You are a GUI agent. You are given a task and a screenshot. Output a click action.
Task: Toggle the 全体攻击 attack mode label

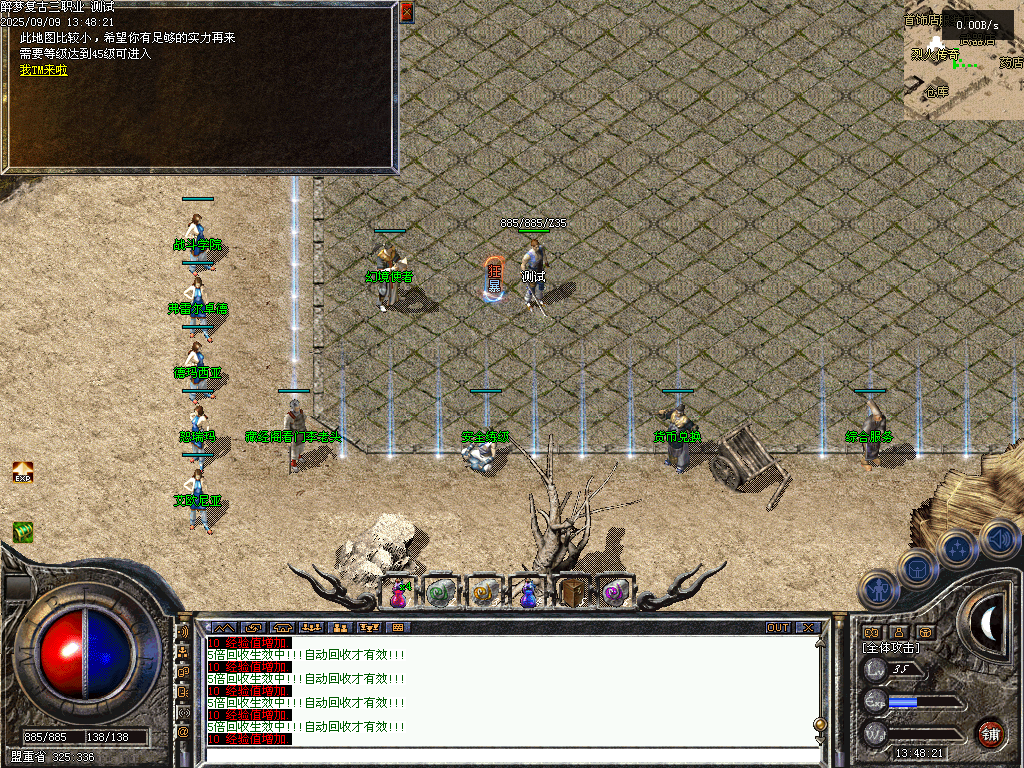891,648
